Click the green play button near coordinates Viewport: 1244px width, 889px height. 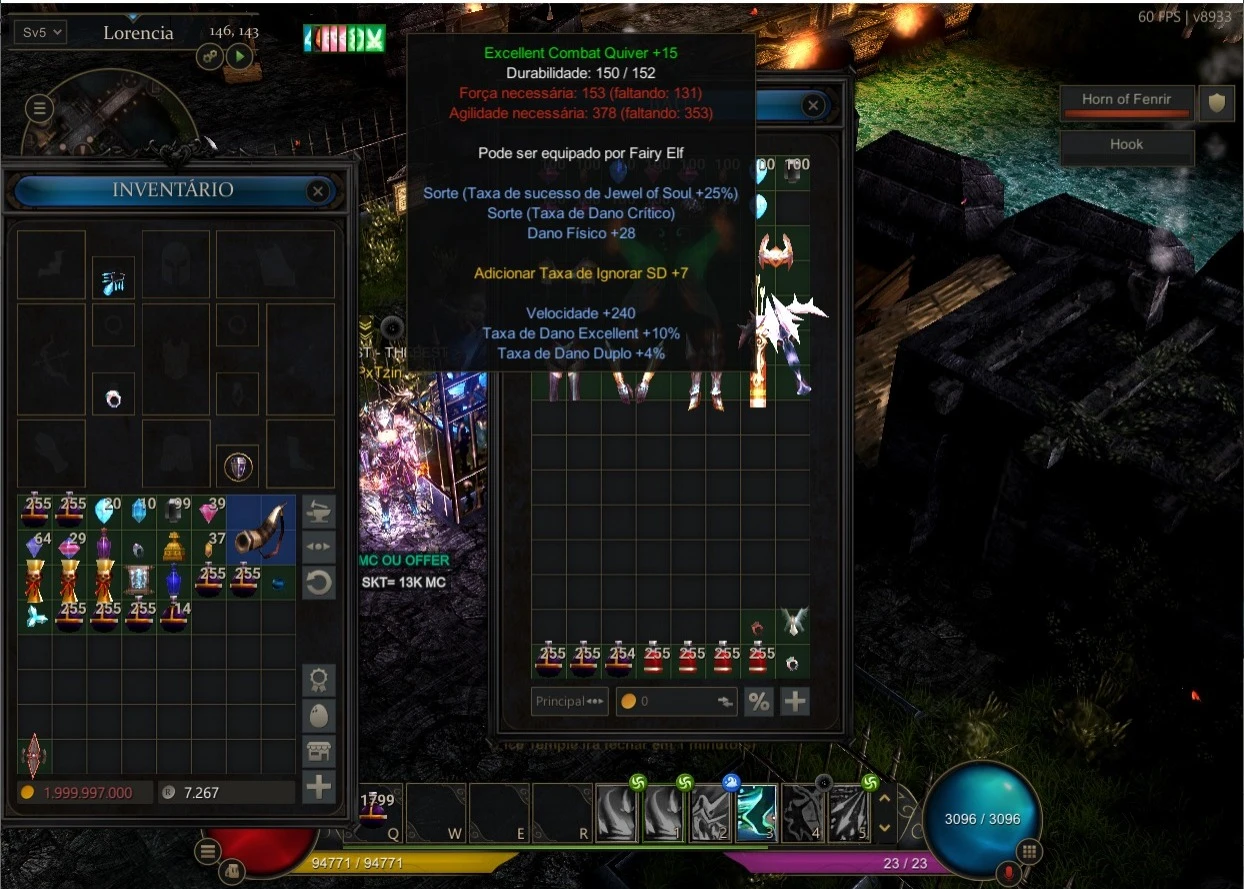(238, 56)
